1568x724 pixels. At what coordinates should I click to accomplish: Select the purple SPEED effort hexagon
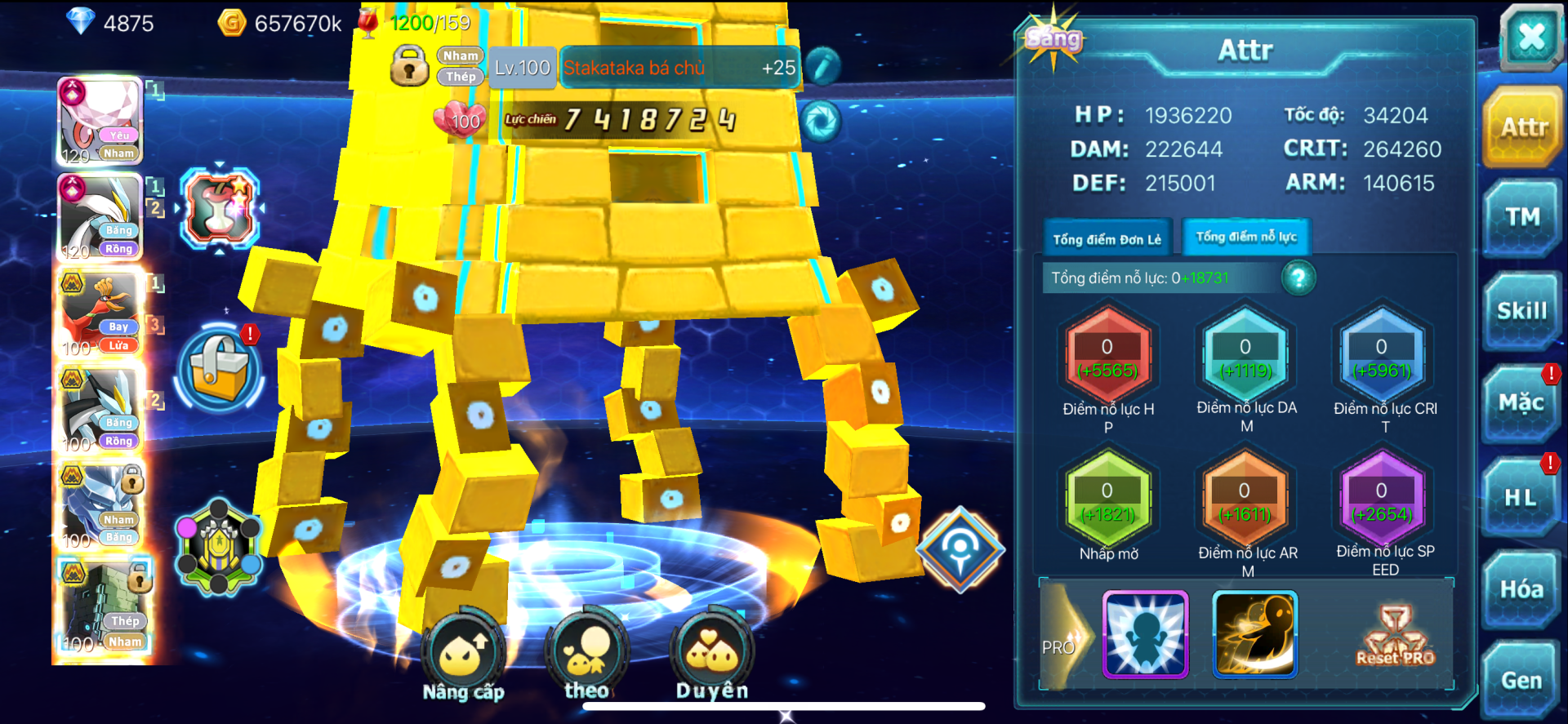1382,501
